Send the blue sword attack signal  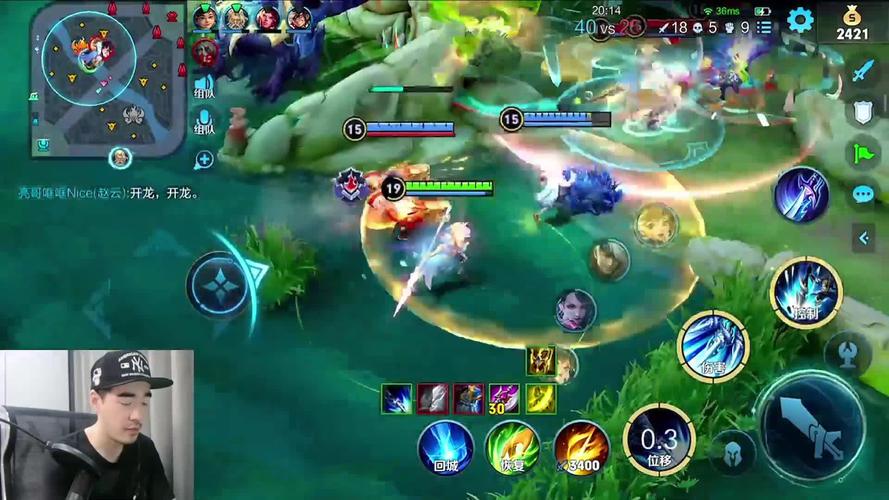click(x=863, y=72)
